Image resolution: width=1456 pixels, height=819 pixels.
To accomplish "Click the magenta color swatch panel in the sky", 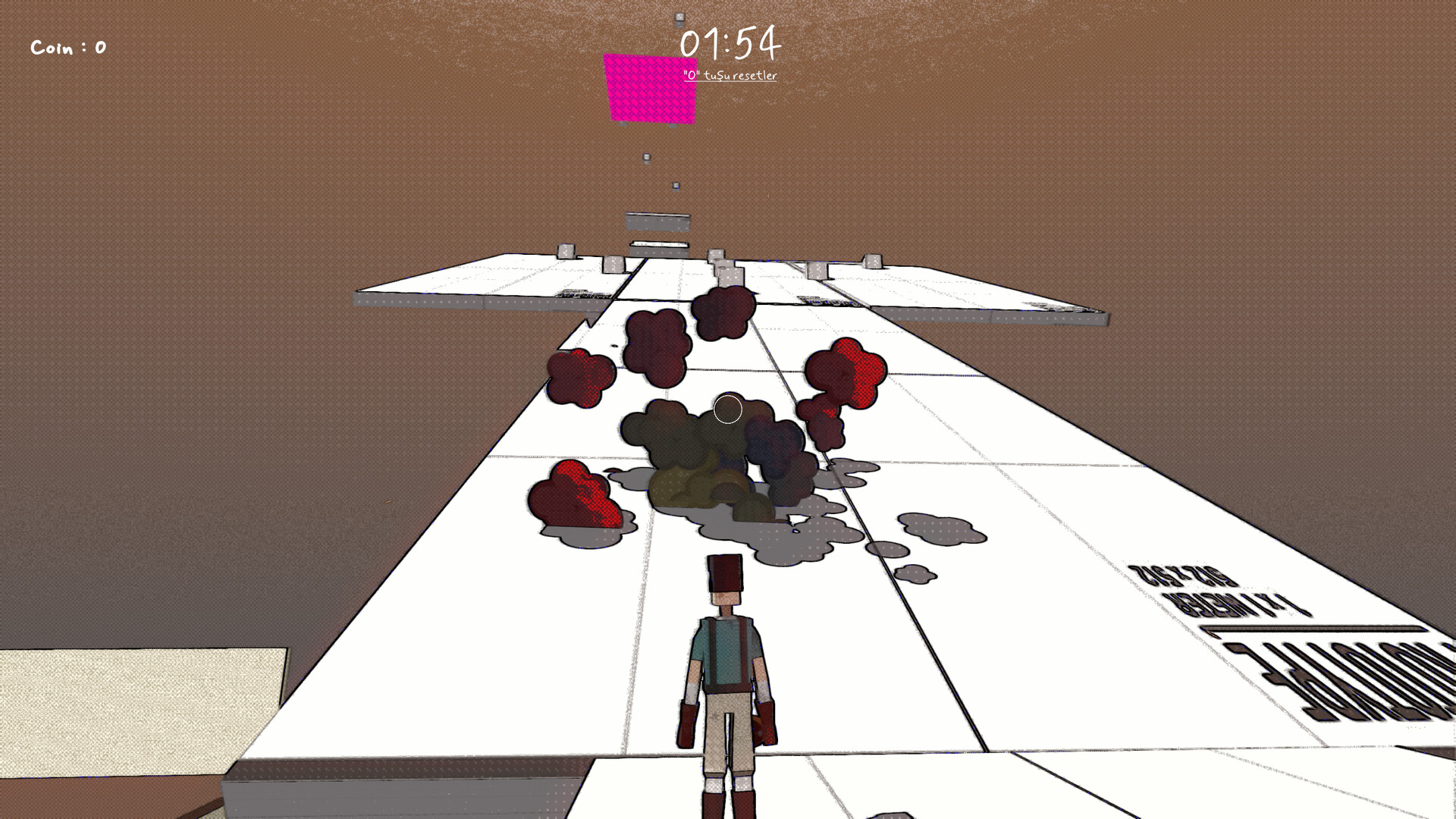I will pos(651,89).
